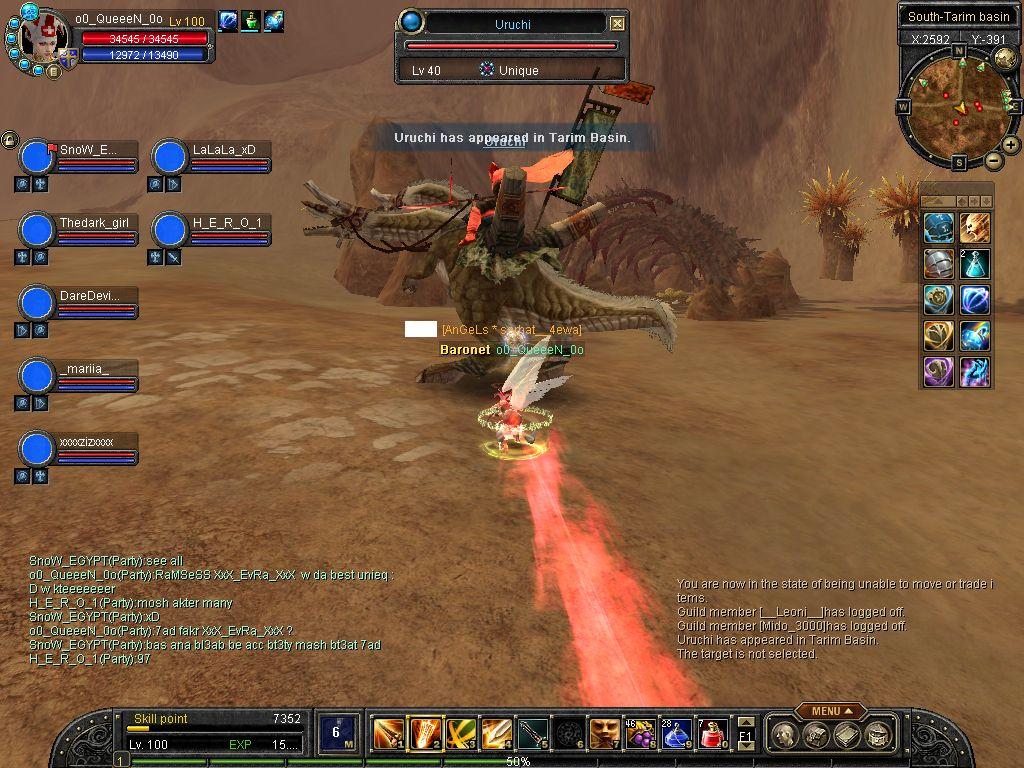Screen dimensions: 1024x768
Task: Activate the flaming skull skill icon
Action: (x=974, y=228)
